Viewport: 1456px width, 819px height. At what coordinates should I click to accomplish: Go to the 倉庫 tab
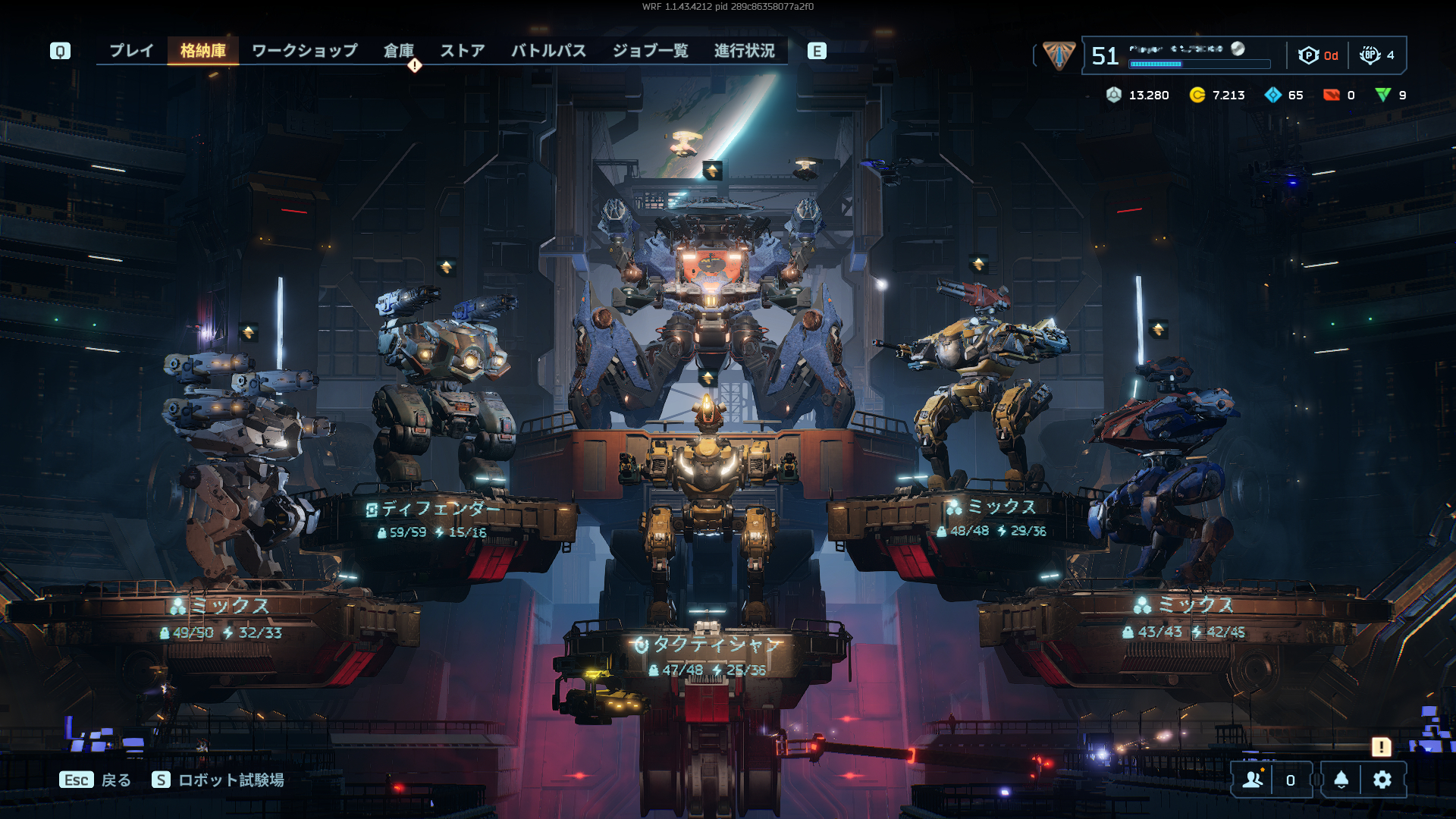pos(398,51)
